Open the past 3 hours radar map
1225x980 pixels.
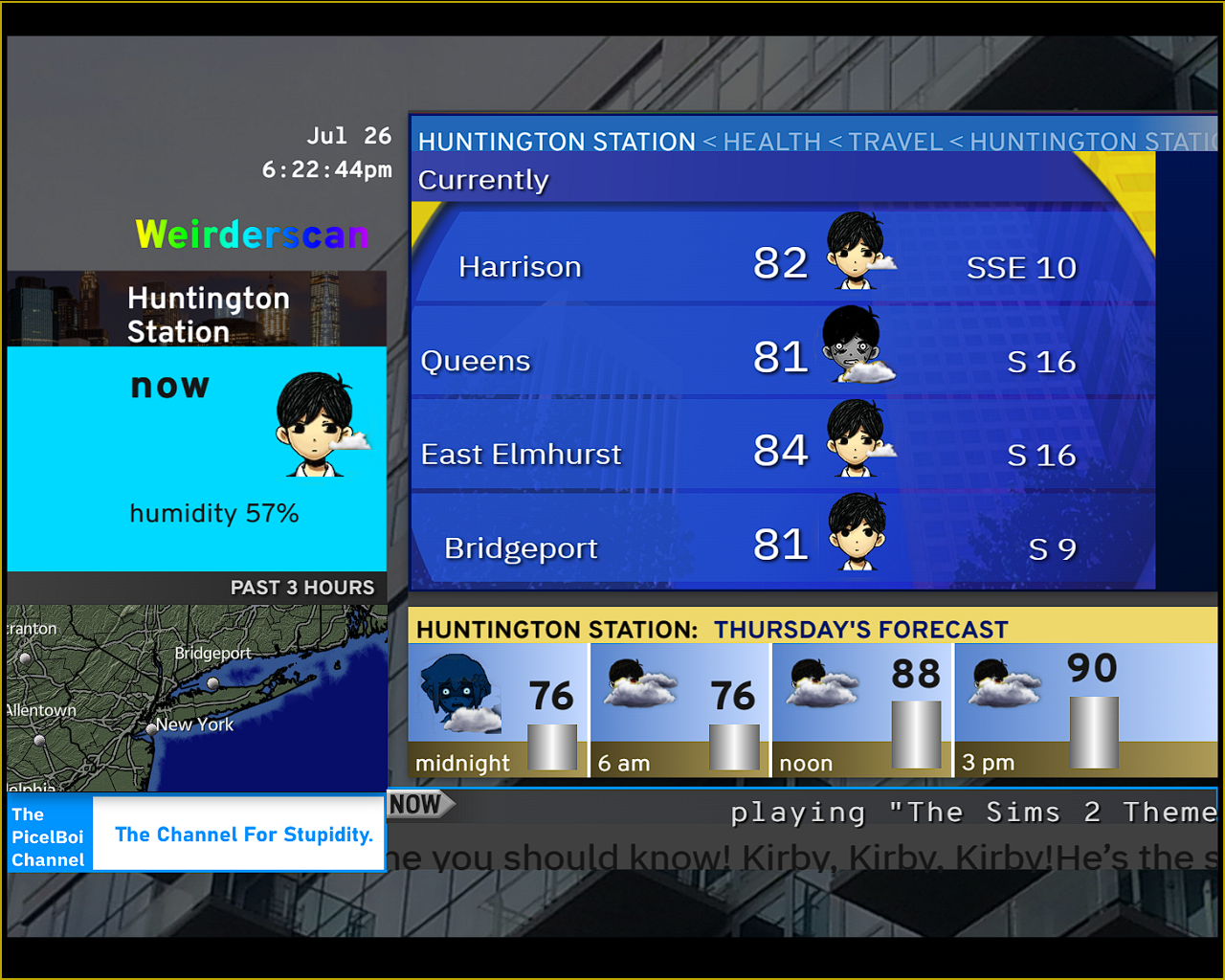pyautogui.click(x=197, y=697)
